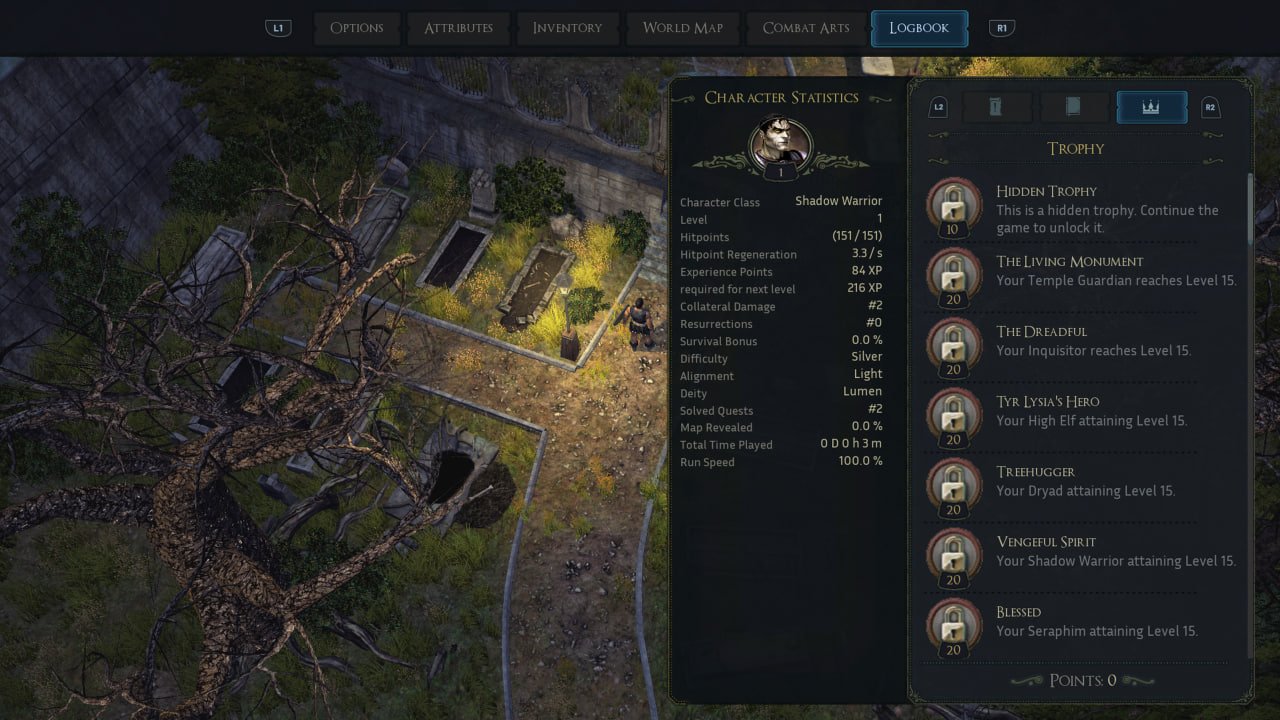Switch to the Attributes tab
Image resolution: width=1280 pixels, height=720 pixels.
[x=458, y=28]
